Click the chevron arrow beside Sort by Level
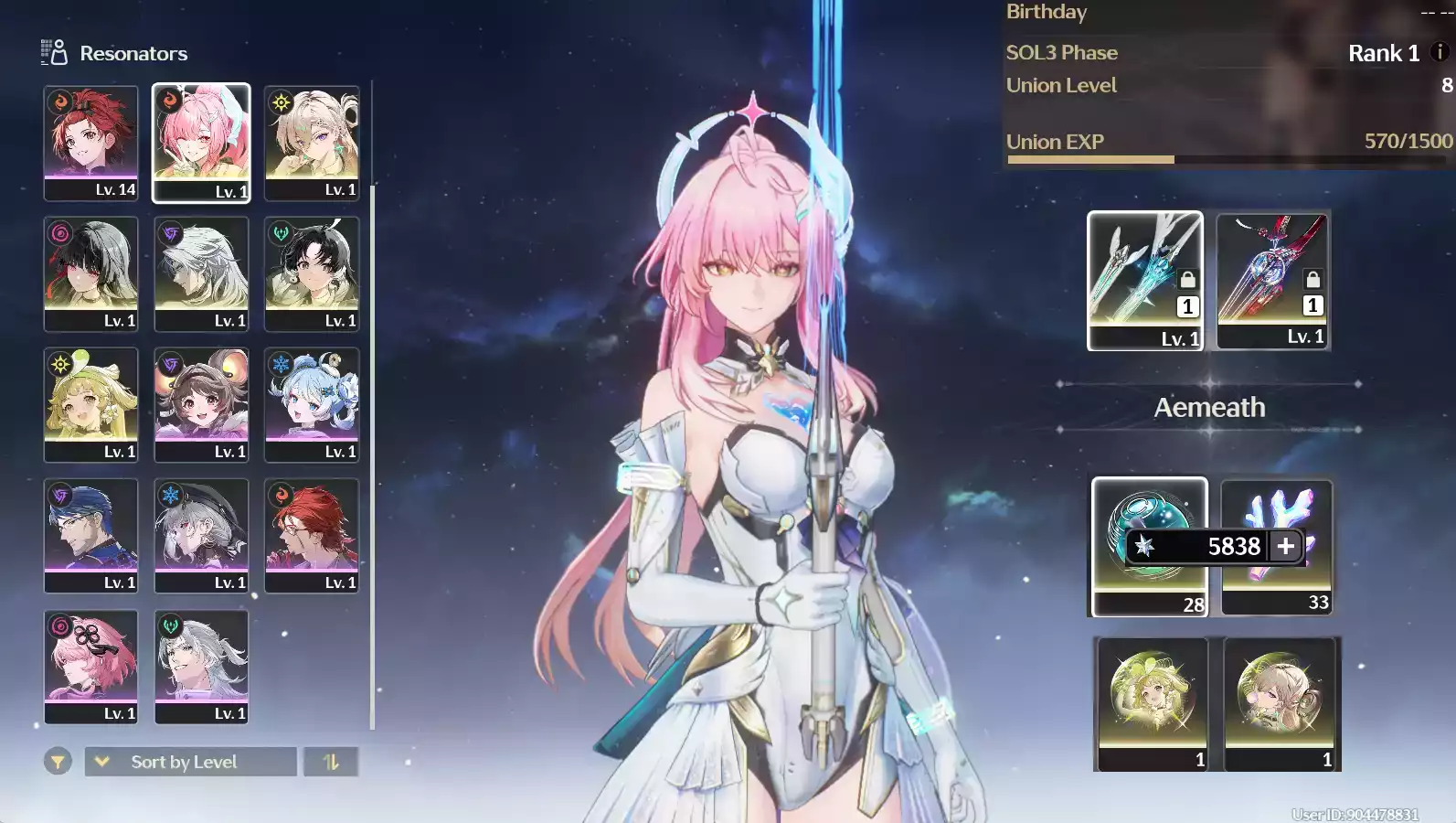Screen dimensions: 1456x823 coord(101,761)
